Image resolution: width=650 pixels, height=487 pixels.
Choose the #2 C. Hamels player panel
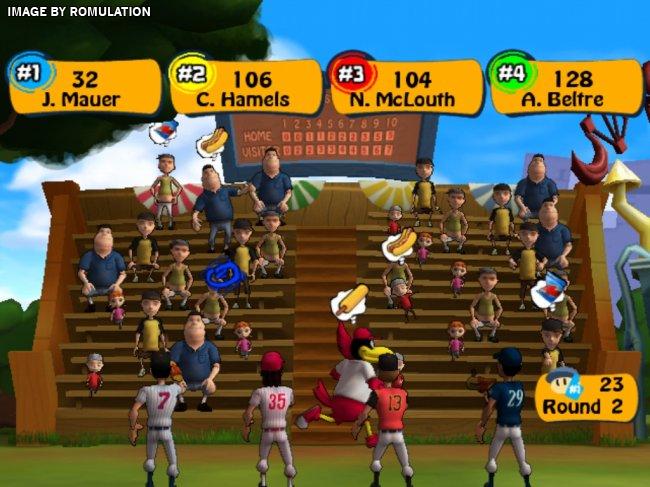point(247,87)
